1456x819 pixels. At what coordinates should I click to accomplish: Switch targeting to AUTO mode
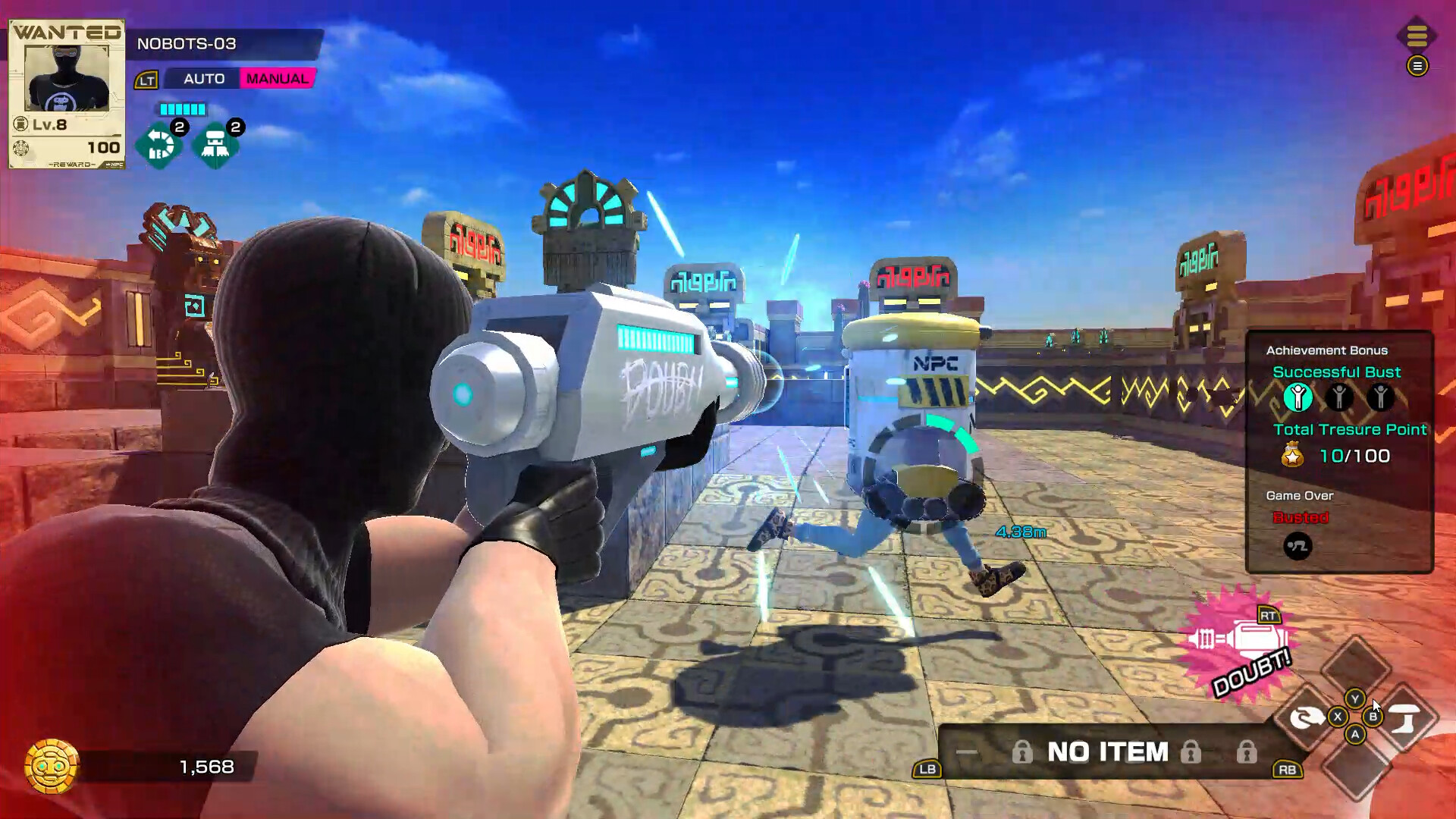coord(203,79)
